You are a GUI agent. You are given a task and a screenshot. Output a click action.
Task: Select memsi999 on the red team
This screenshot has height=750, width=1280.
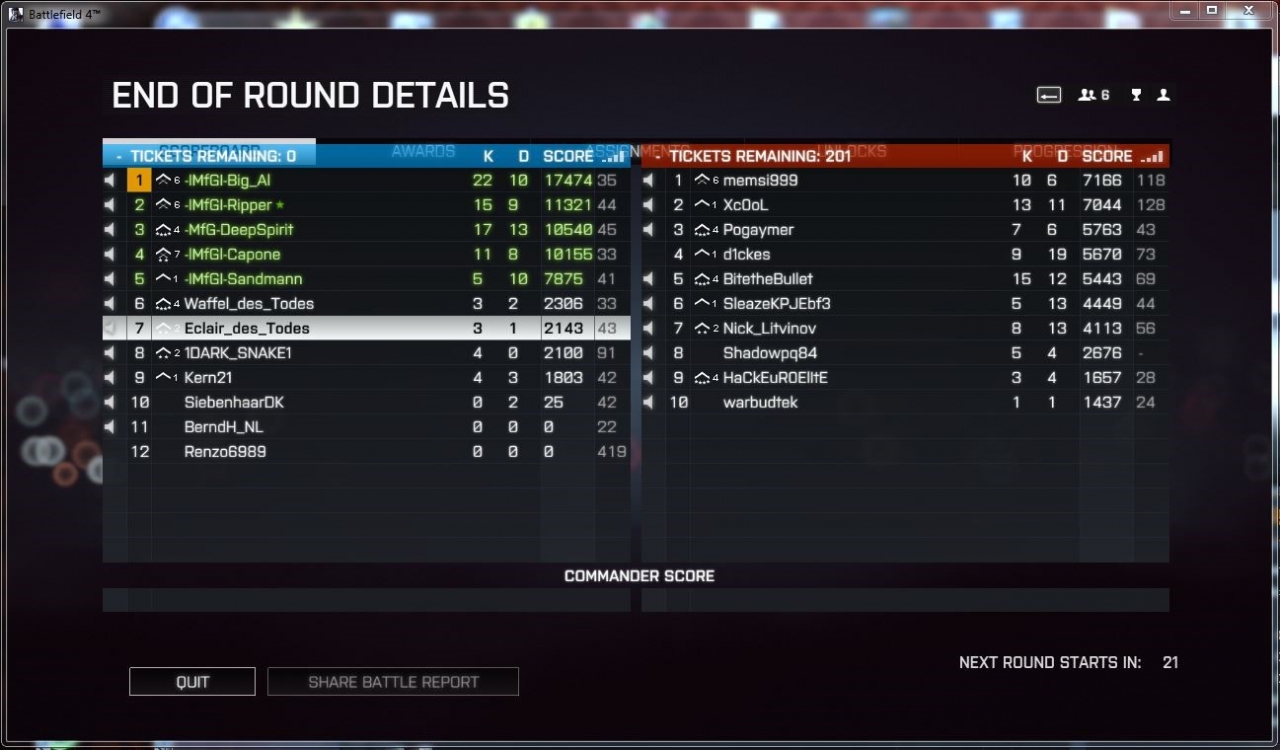pos(761,181)
